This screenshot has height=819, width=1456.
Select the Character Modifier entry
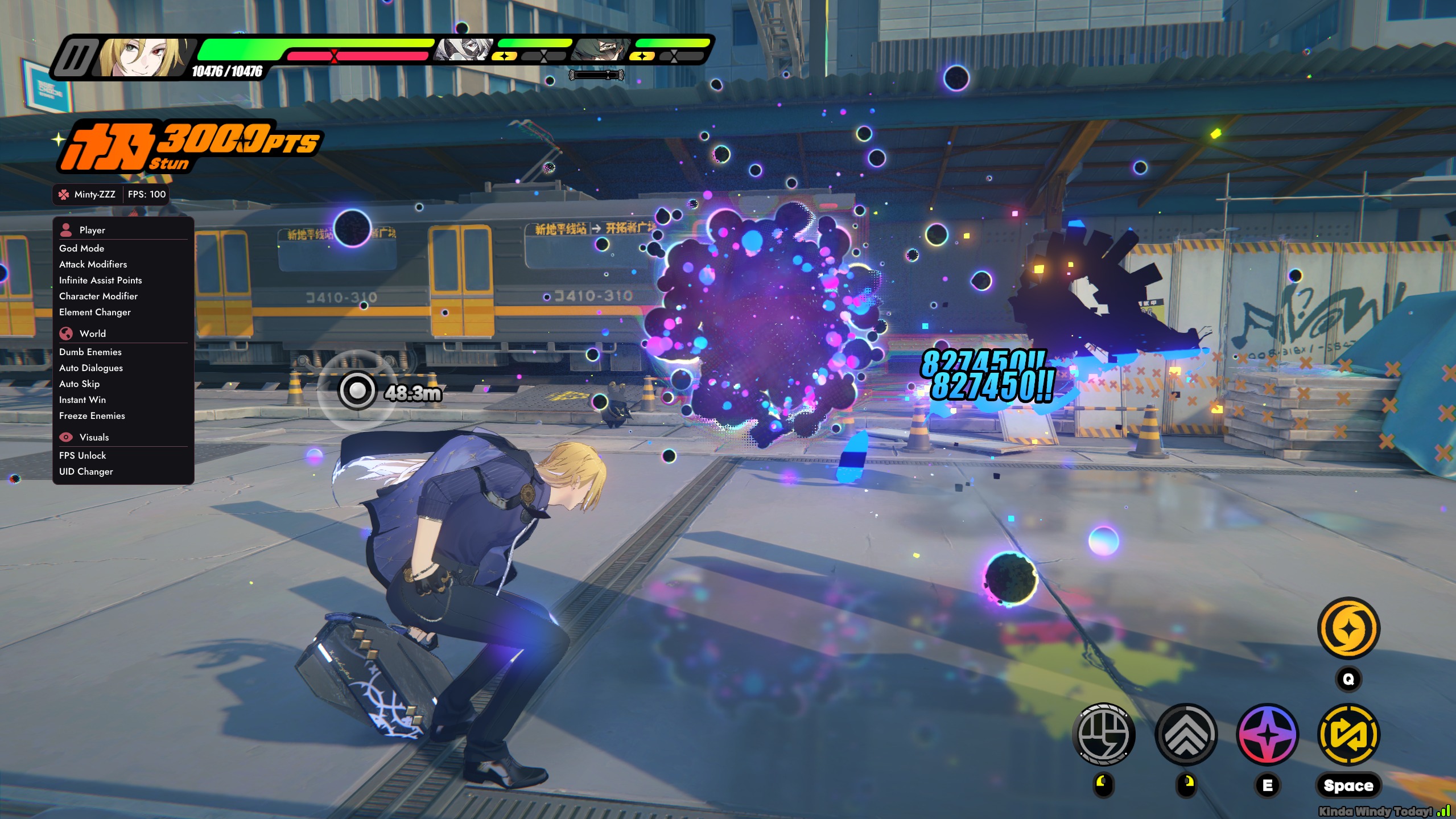98,296
